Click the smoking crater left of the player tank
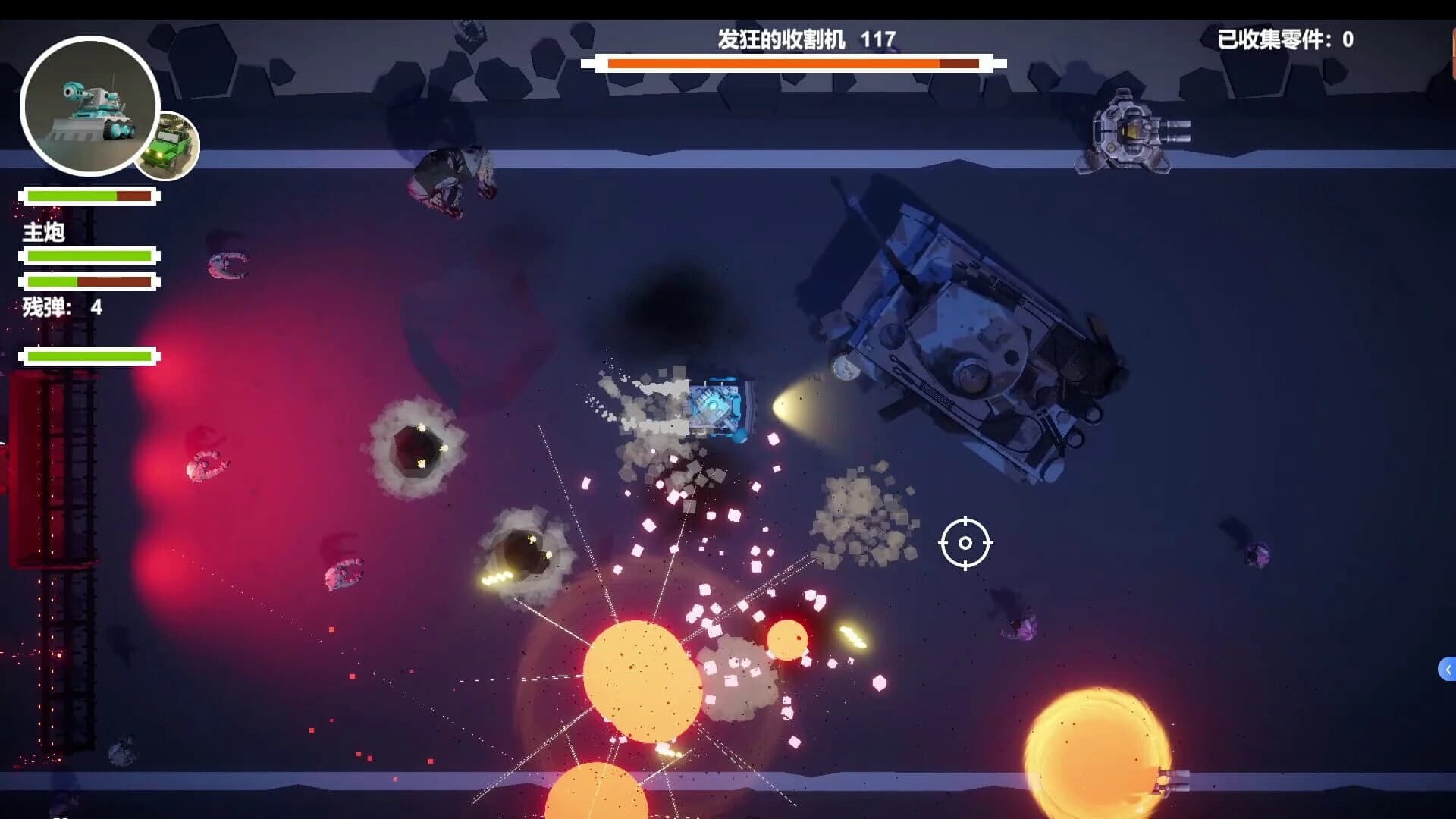The width and height of the screenshot is (1456, 819). pyautogui.click(x=417, y=447)
